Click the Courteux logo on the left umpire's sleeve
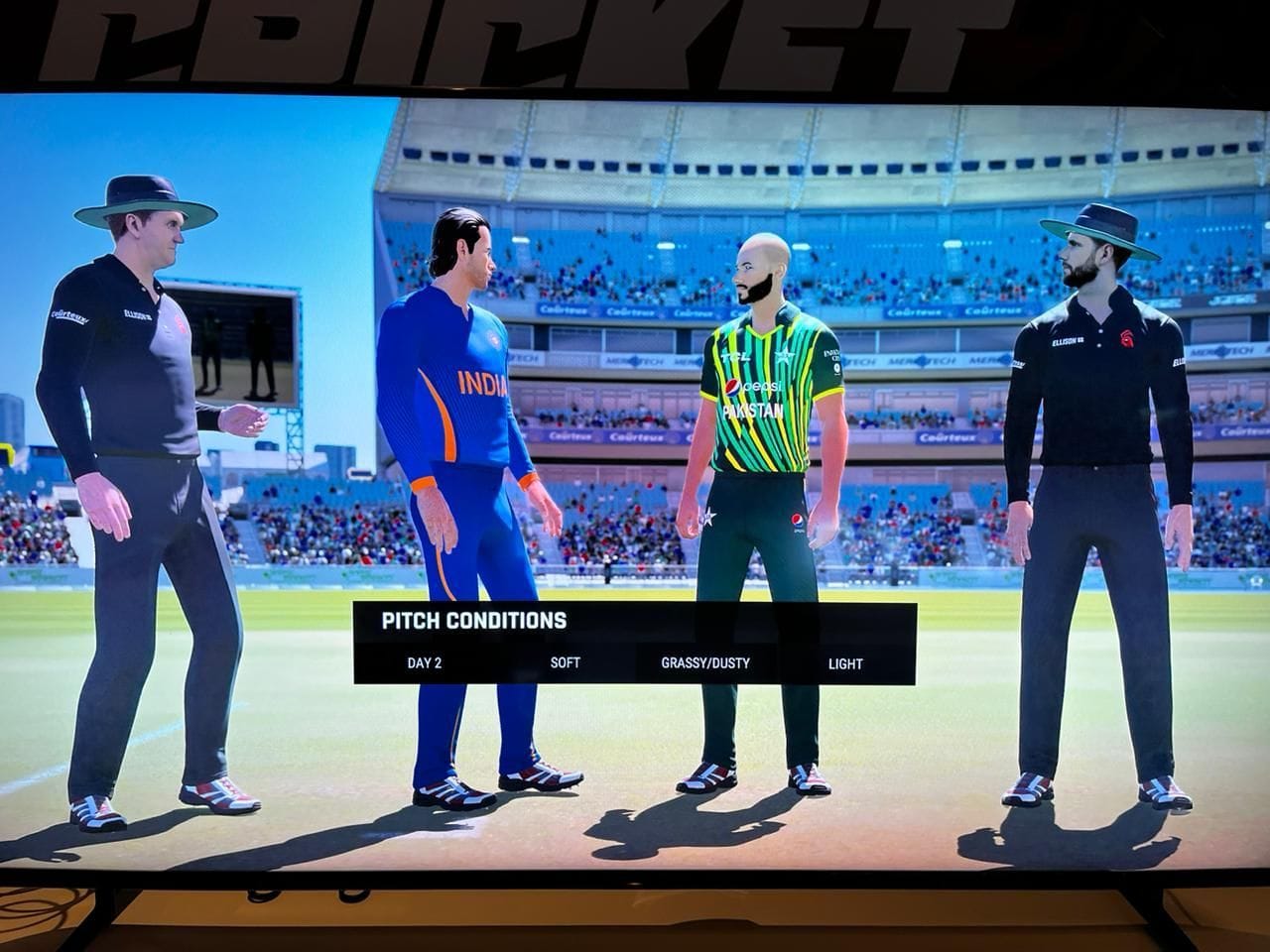This screenshot has height=952, width=1270. coord(69,315)
